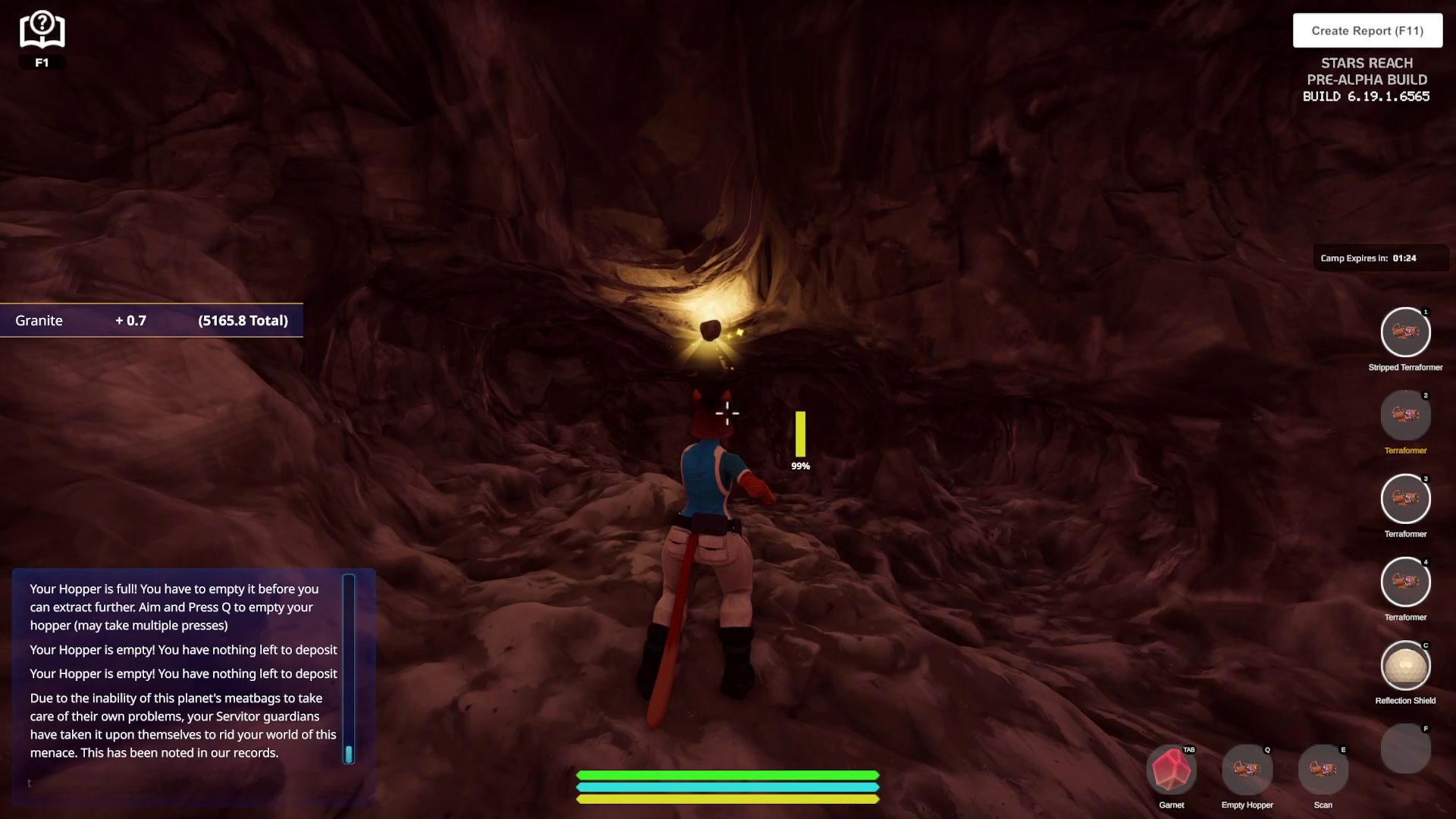Click the chat log scrollbar

pos(349,667)
